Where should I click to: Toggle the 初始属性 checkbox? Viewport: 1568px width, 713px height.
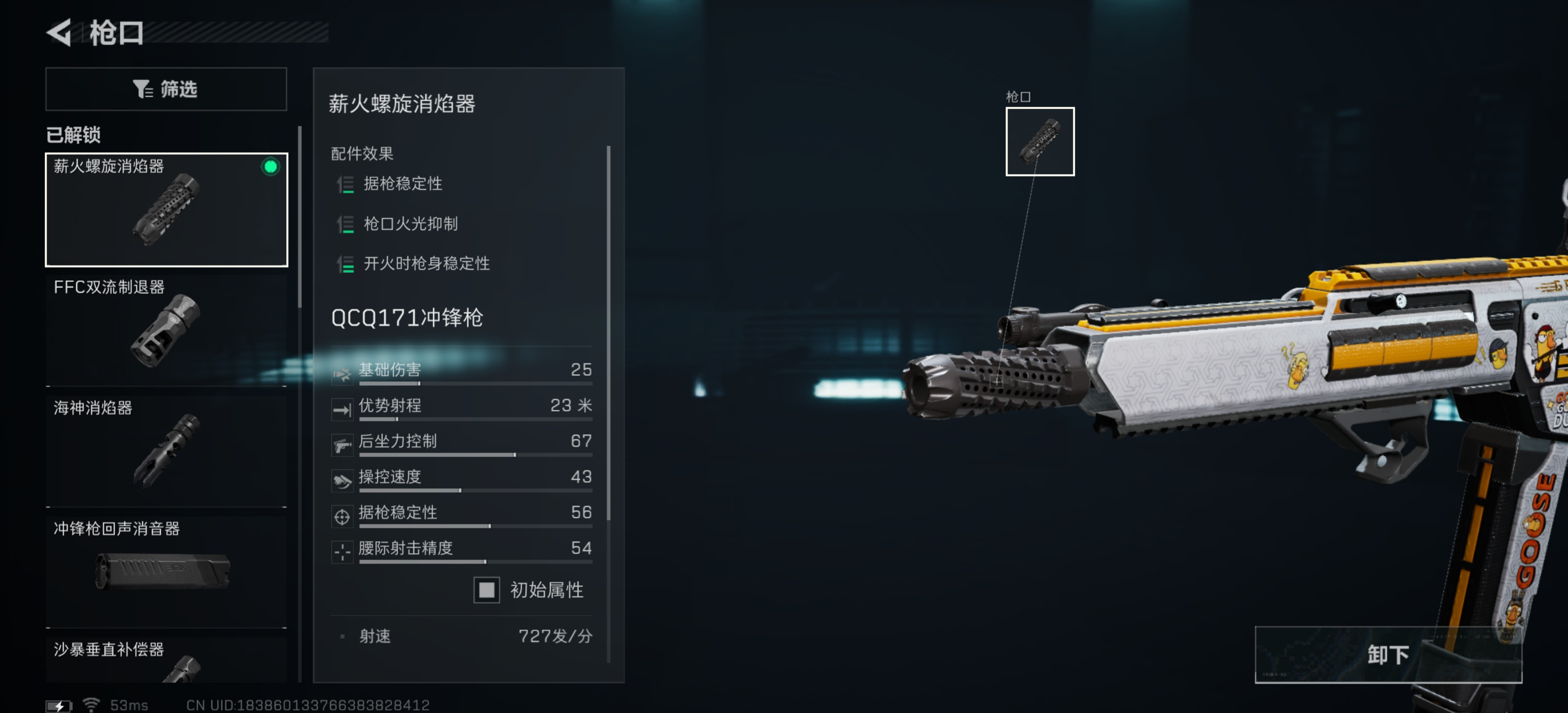click(x=487, y=589)
